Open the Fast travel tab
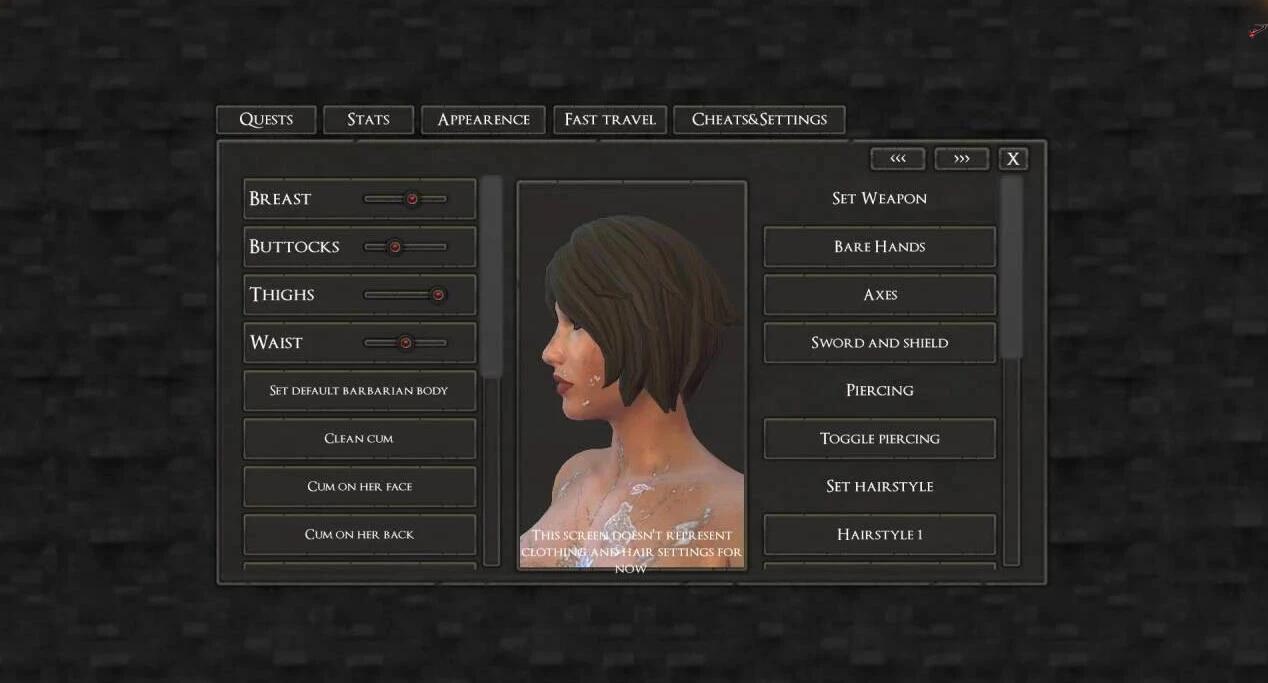Viewport: 1268px width, 683px height. point(609,120)
